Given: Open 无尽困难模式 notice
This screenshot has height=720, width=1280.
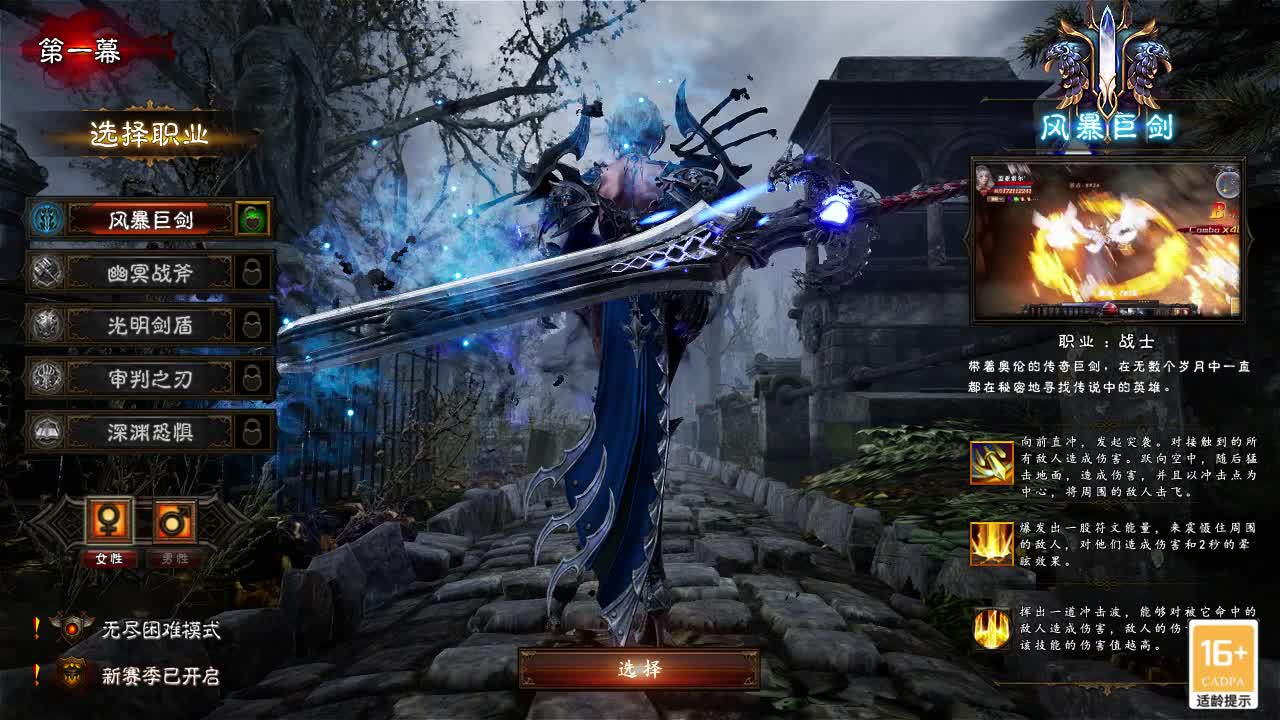Looking at the screenshot, I should 160,629.
